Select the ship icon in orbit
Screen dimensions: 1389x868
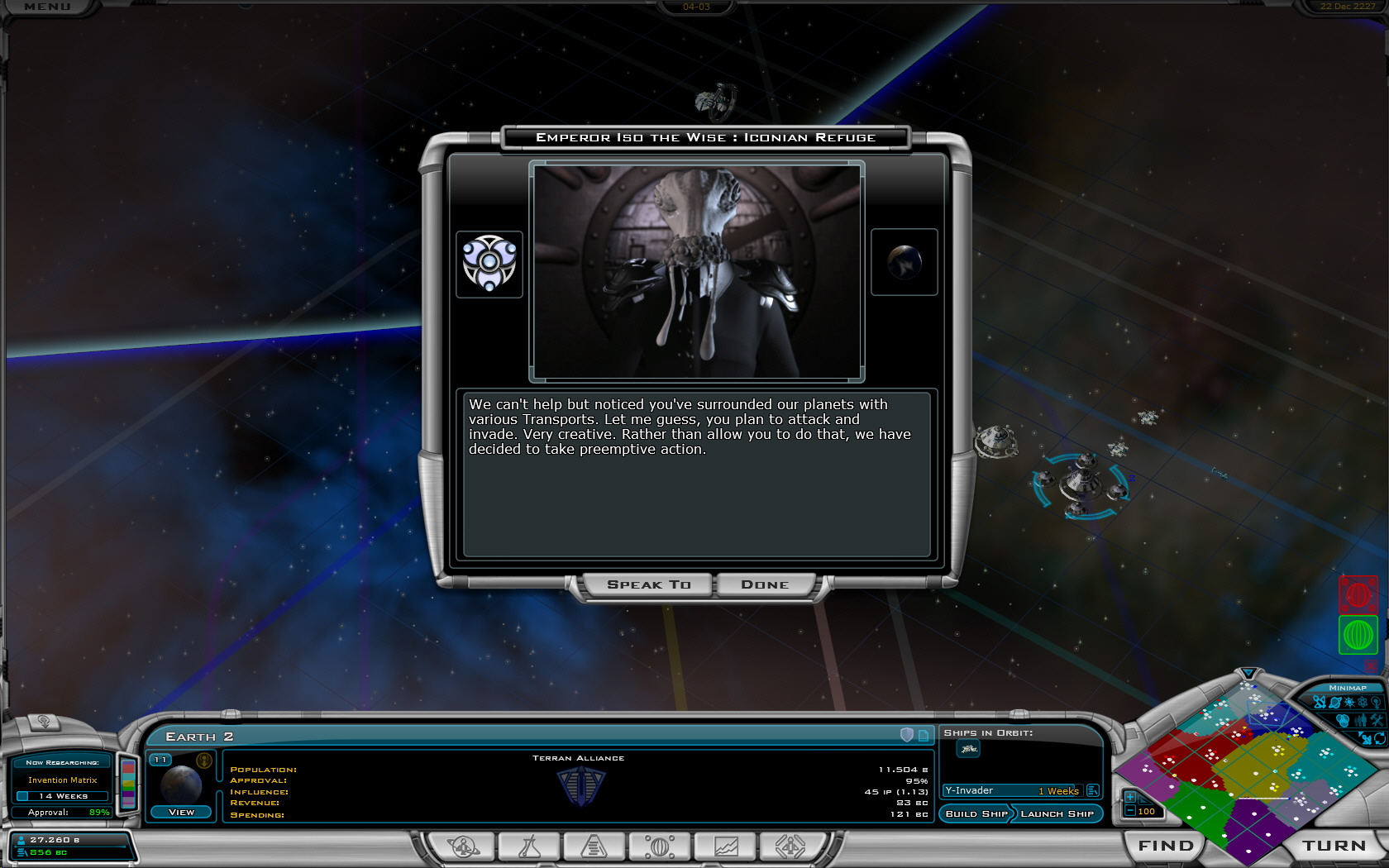point(968,749)
